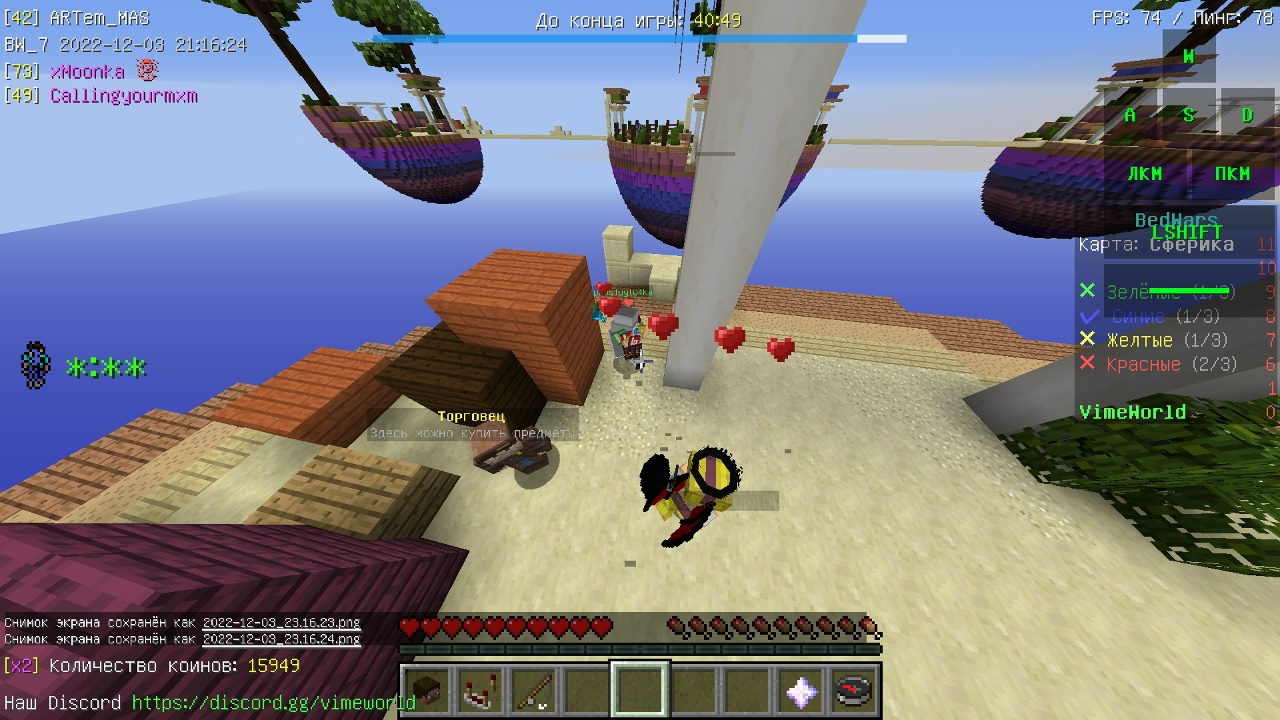This screenshot has height=720, width=1280.
Task: Select the player head hotbar slot
Action: click(427, 691)
